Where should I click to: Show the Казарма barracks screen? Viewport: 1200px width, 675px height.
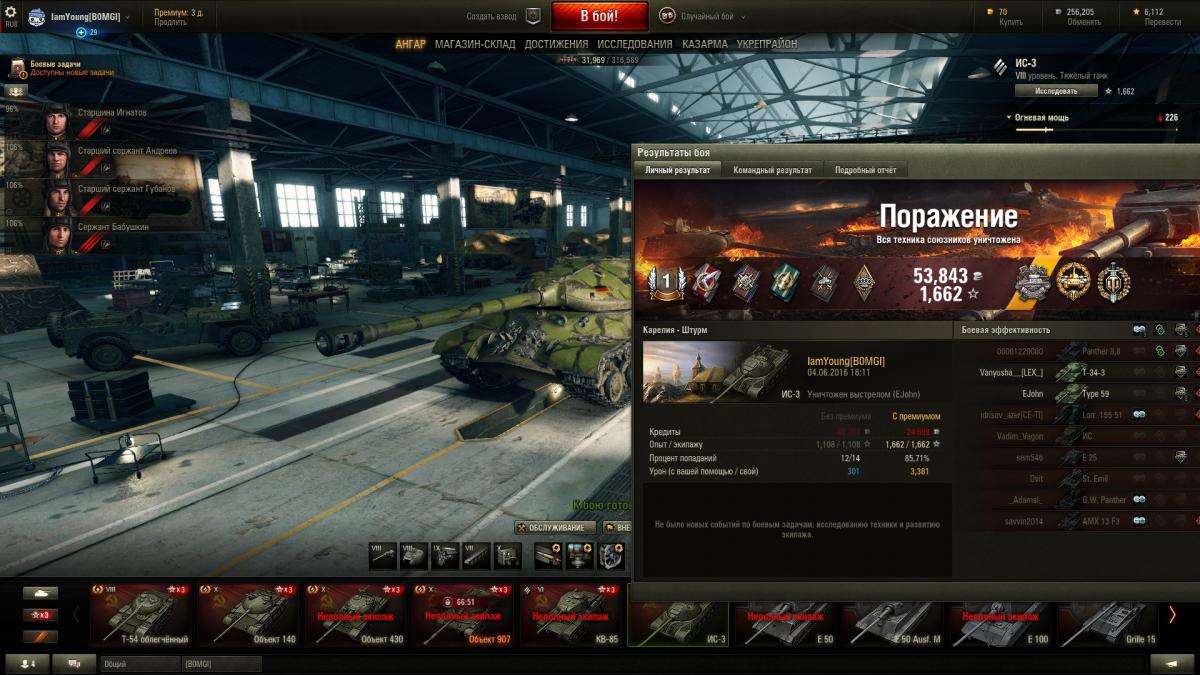coord(705,45)
